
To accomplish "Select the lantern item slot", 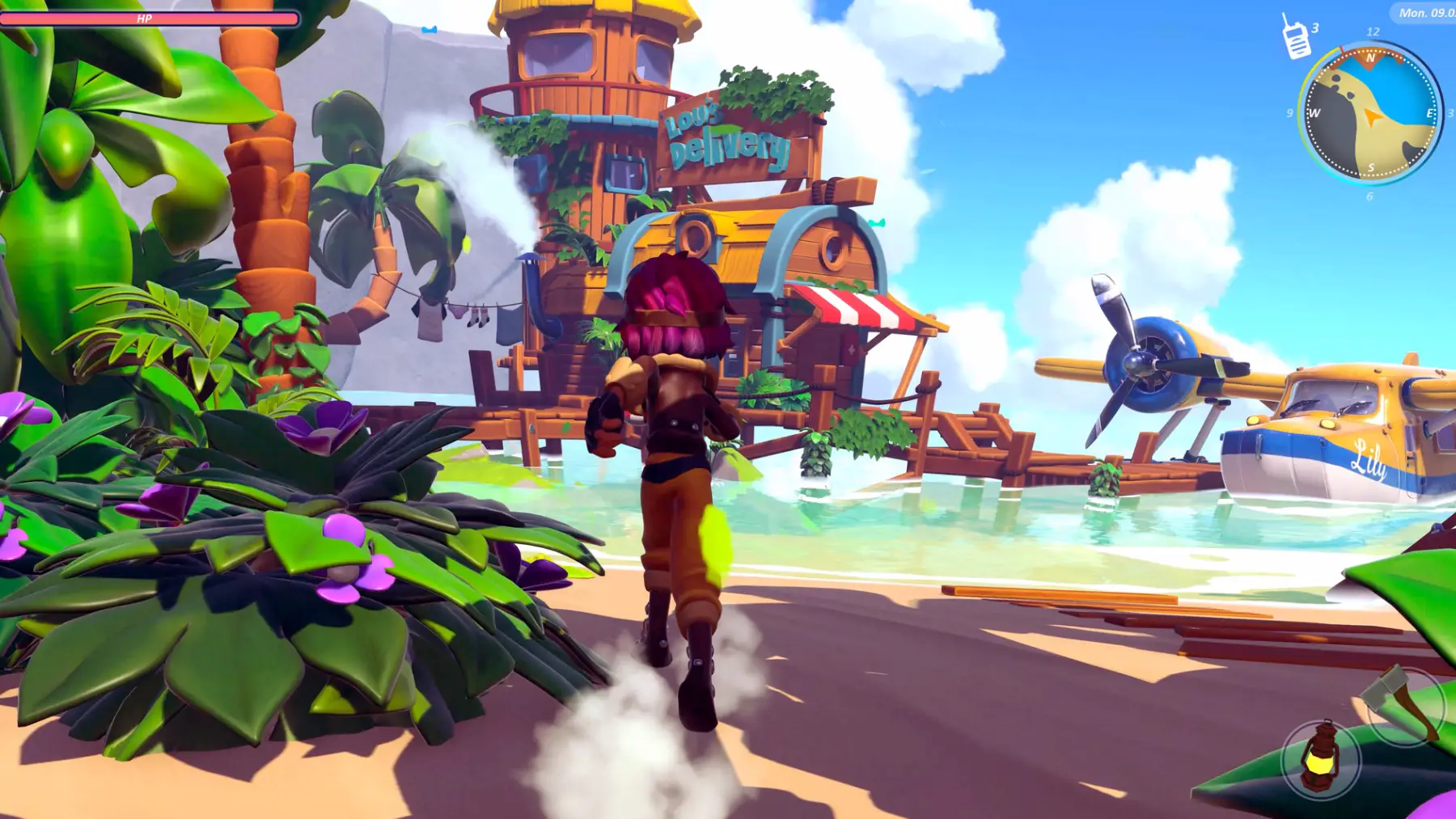I will [x=1321, y=759].
